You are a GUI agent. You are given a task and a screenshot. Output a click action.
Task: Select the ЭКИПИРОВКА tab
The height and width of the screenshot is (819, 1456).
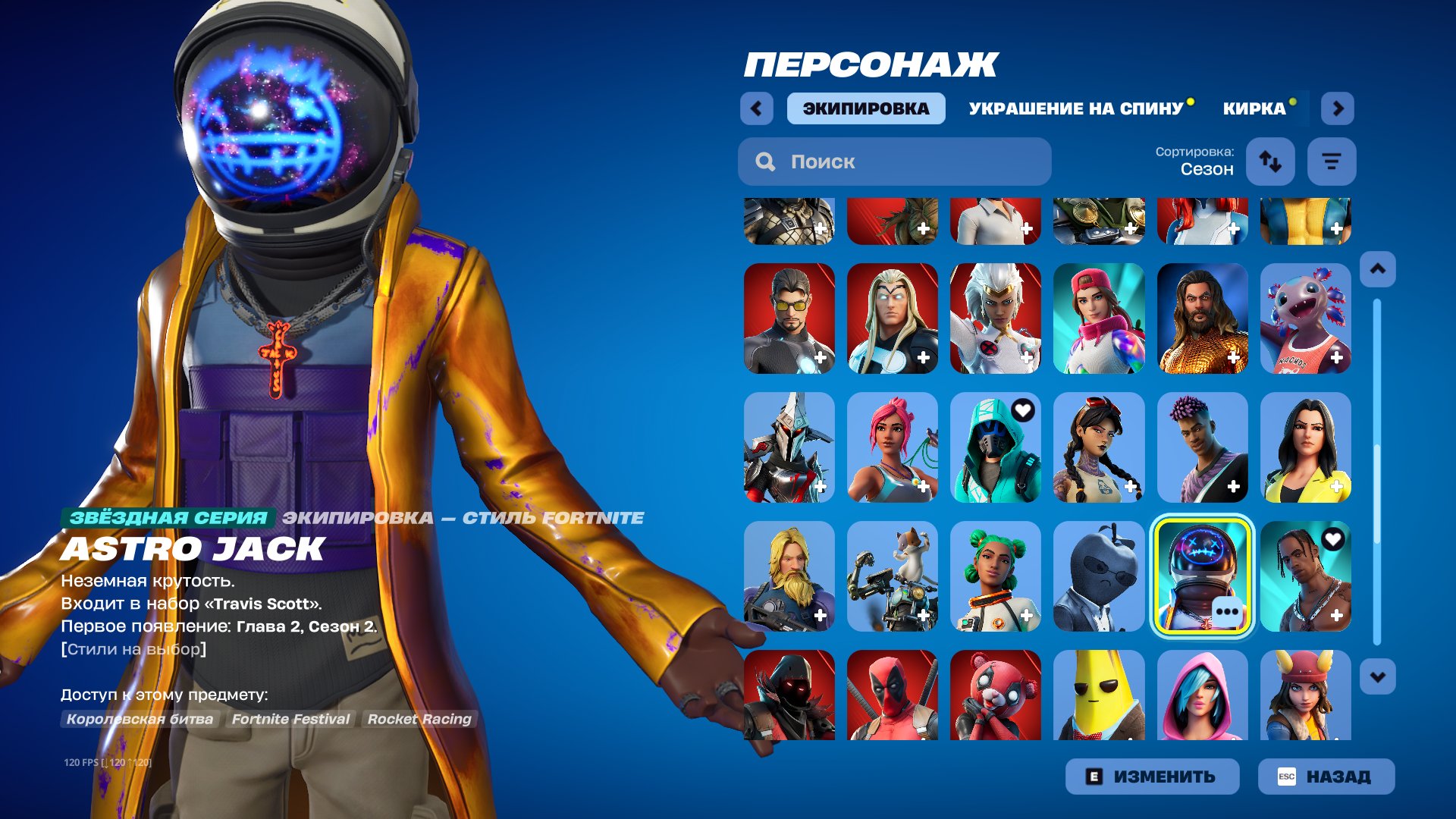click(x=864, y=108)
